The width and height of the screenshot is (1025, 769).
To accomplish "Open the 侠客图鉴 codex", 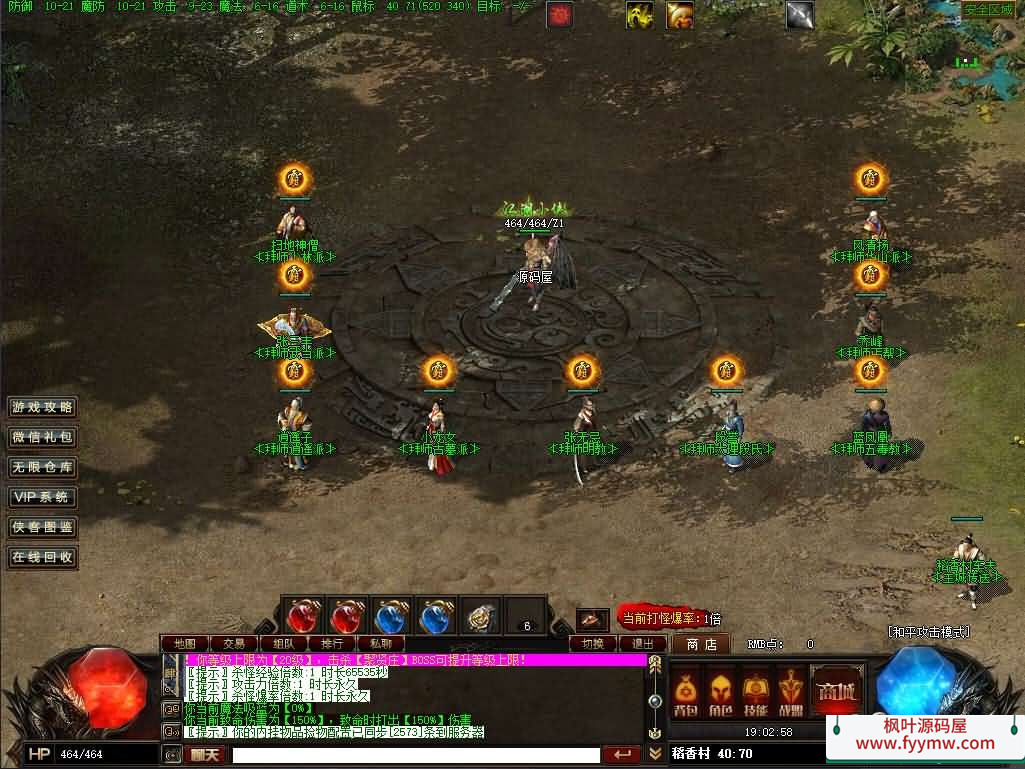I will (42, 527).
